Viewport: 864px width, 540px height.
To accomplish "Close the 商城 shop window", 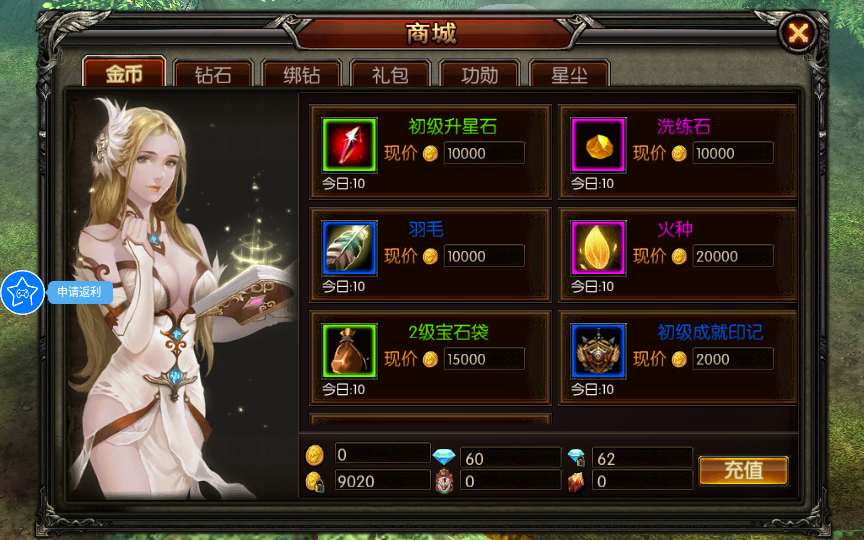I will click(798, 34).
